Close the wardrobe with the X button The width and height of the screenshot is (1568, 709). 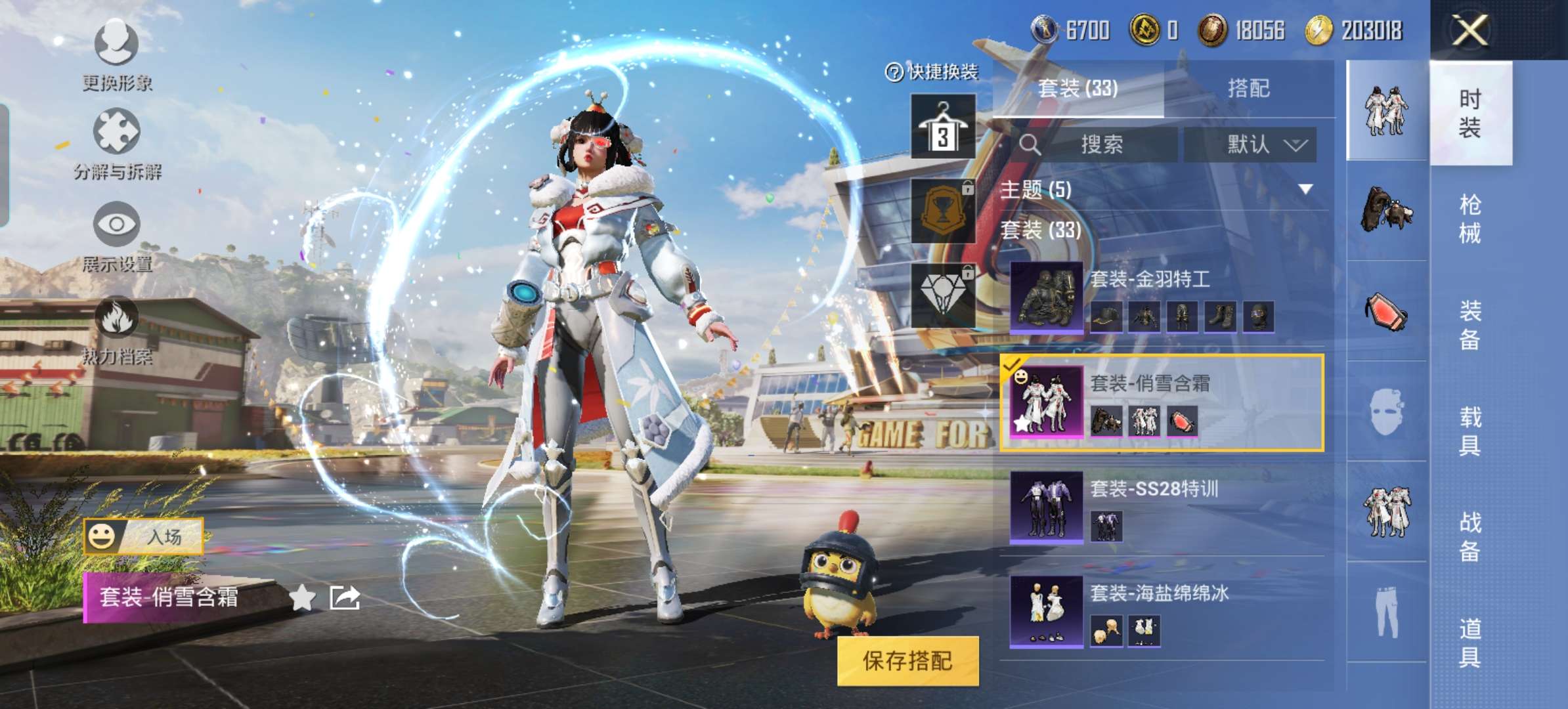point(1470,30)
